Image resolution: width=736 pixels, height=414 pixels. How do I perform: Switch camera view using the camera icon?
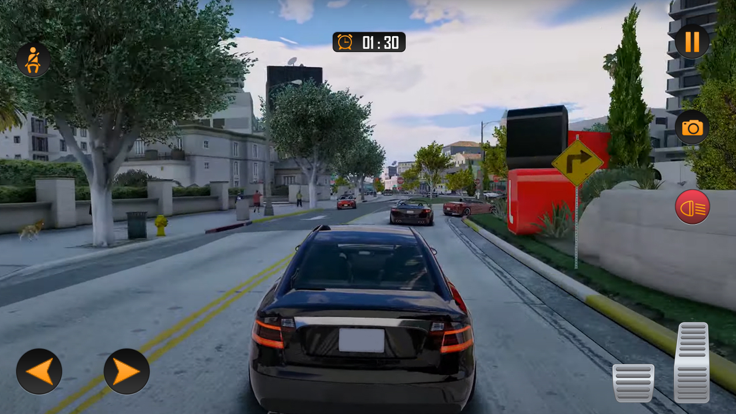[691, 127]
